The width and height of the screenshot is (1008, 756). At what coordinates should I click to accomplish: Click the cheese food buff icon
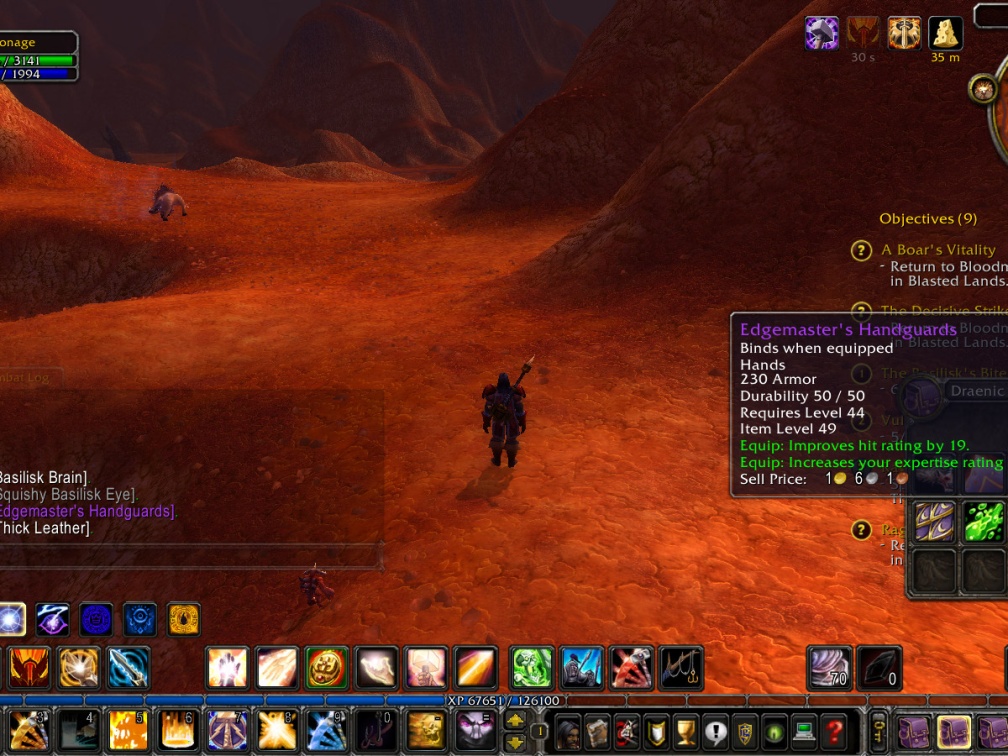tap(945, 33)
